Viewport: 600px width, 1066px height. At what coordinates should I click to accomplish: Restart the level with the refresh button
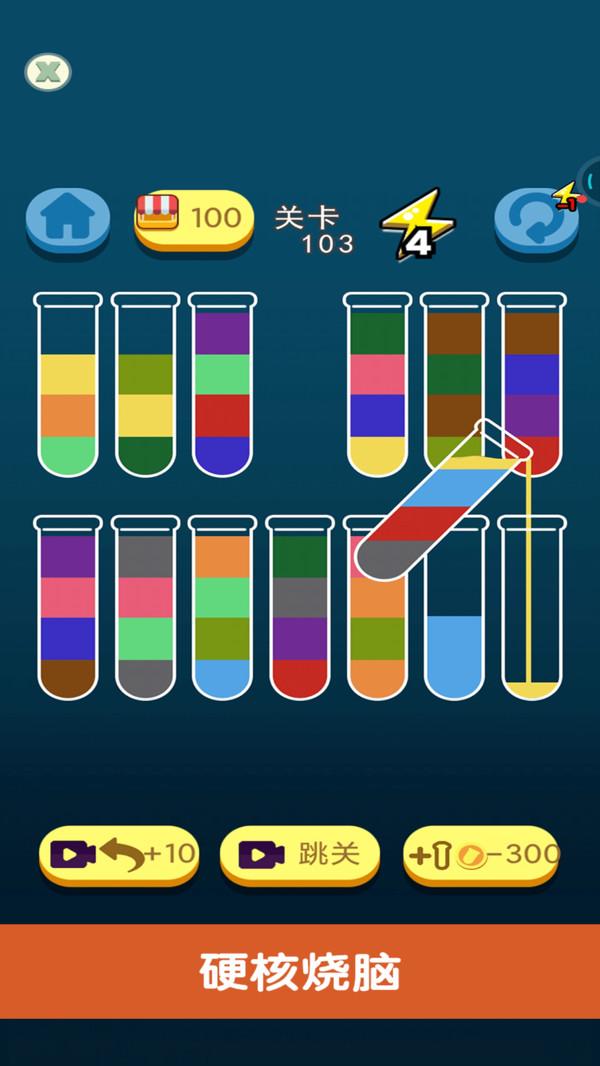[x=536, y=219]
